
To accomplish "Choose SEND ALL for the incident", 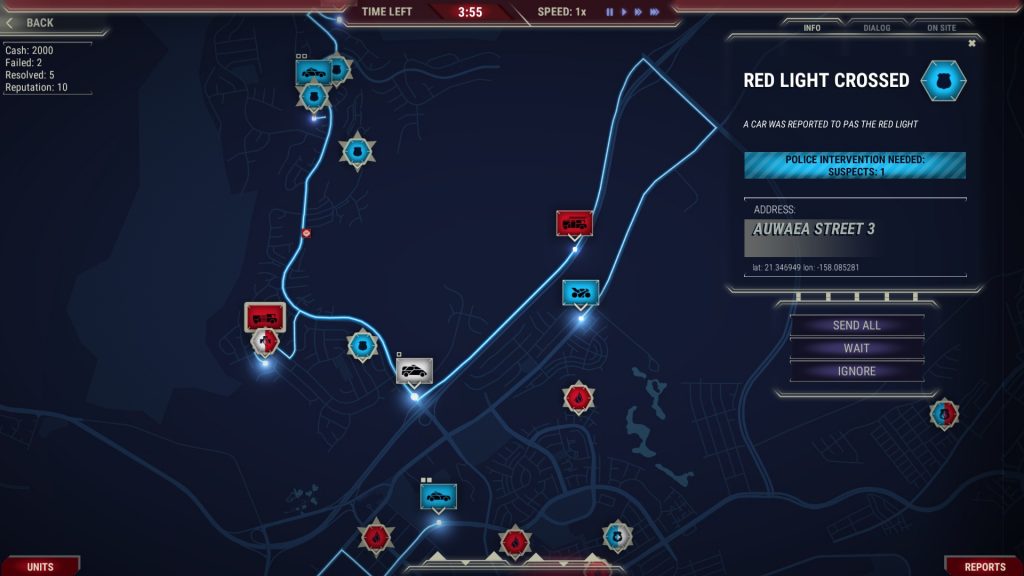I will click(x=856, y=325).
